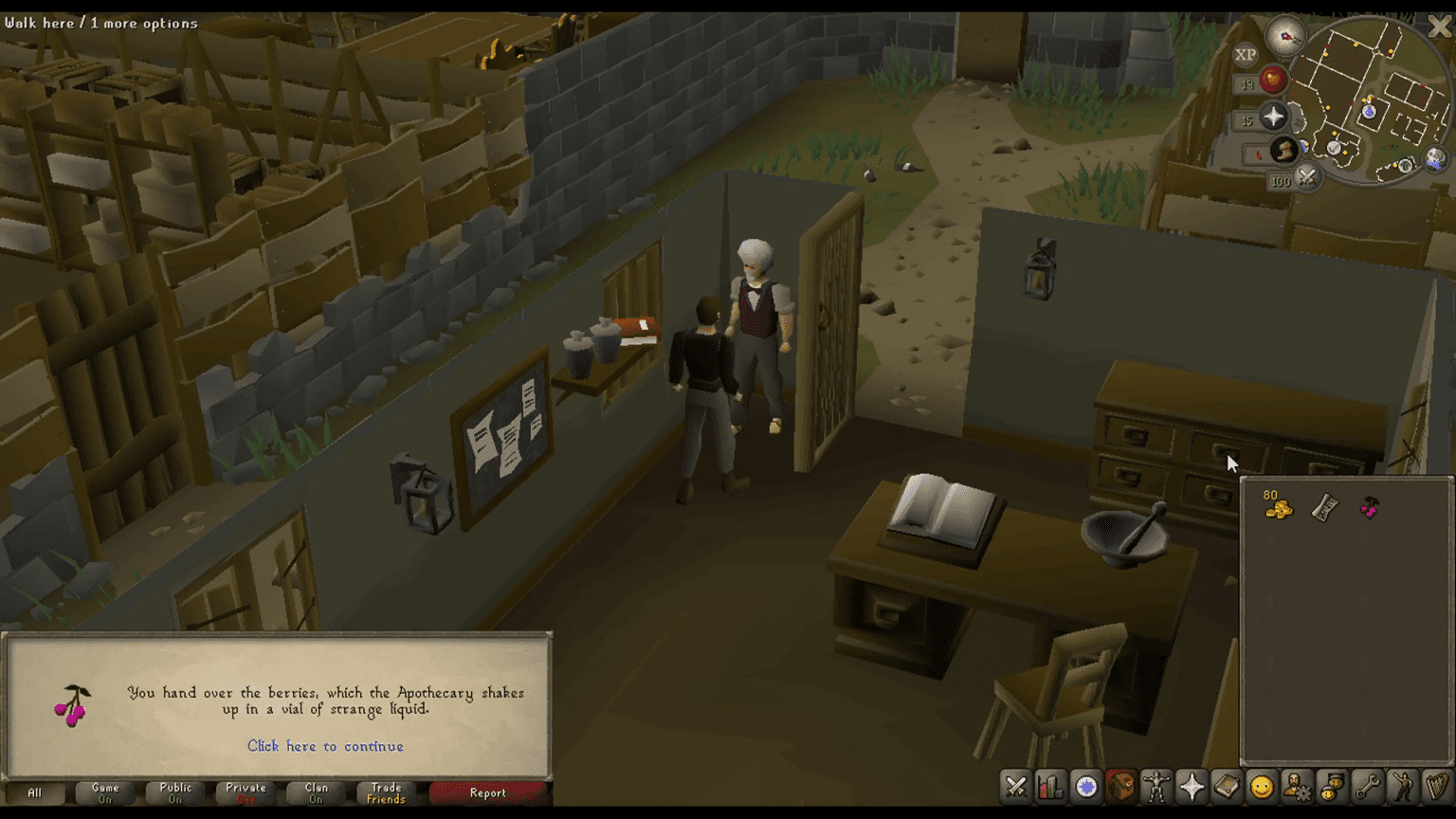
Task: Open the Skills tab
Action: [1050, 787]
